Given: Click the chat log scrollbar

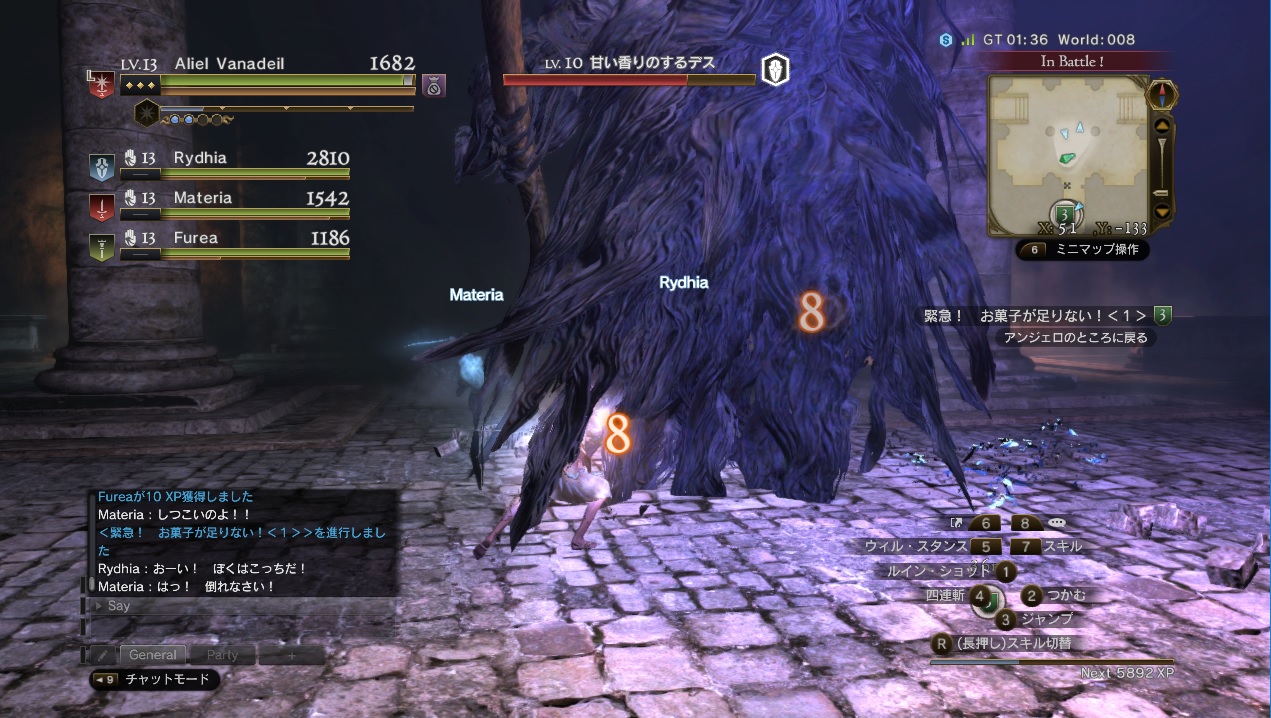Looking at the screenshot, I should 92,540.
